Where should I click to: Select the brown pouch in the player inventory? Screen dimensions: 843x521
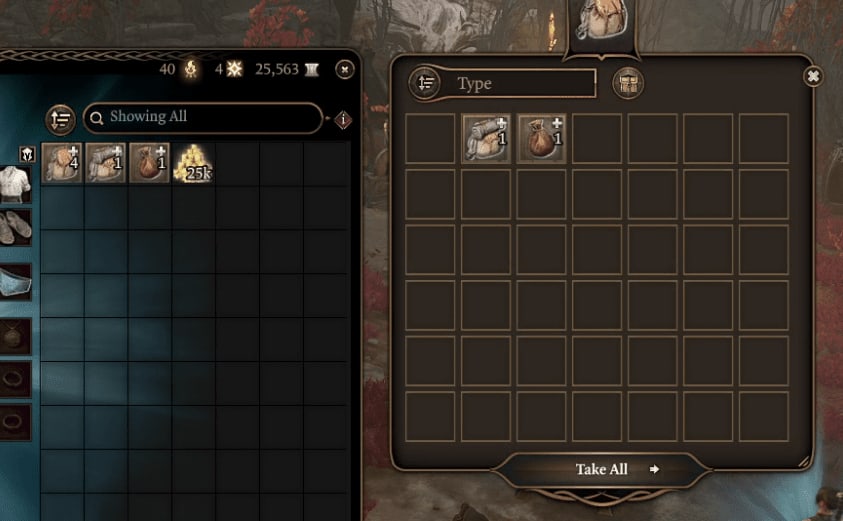point(149,163)
